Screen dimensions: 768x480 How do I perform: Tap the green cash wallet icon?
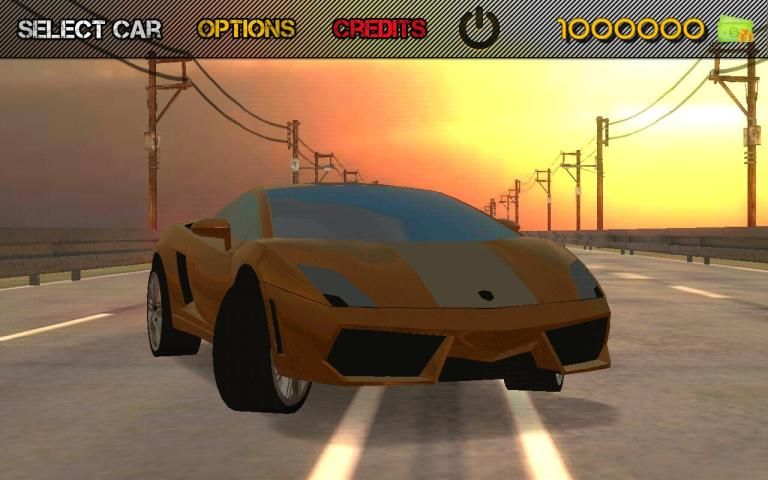[x=735, y=29]
